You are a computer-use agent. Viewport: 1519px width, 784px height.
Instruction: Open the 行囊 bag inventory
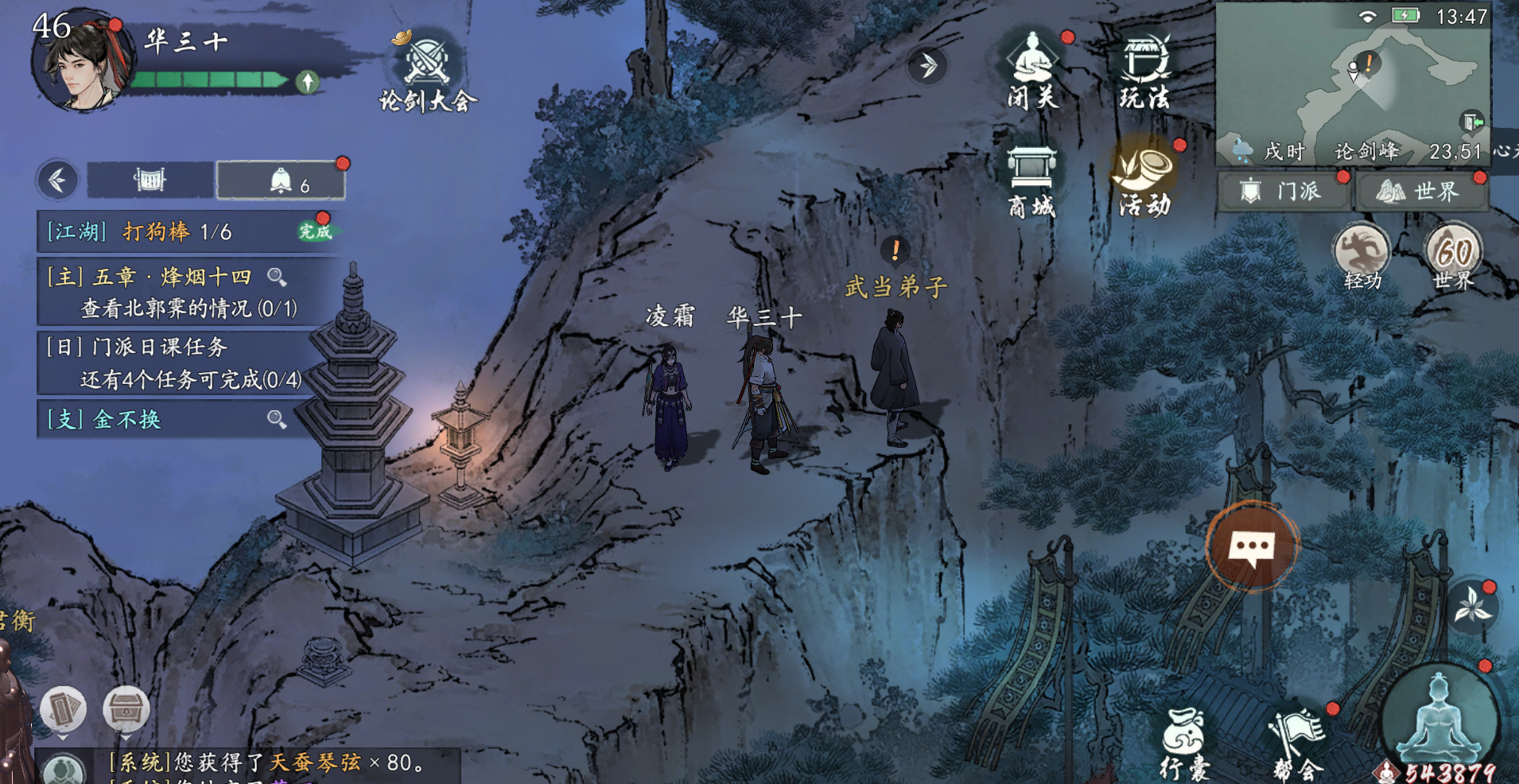(1184, 743)
